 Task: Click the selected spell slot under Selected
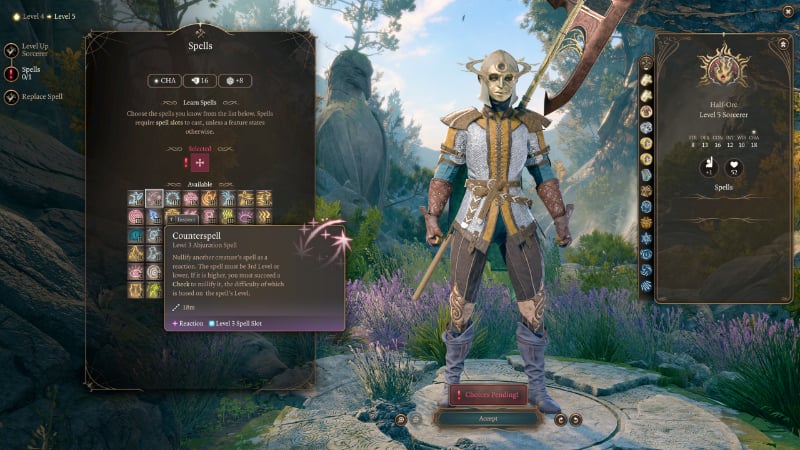click(200, 163)
